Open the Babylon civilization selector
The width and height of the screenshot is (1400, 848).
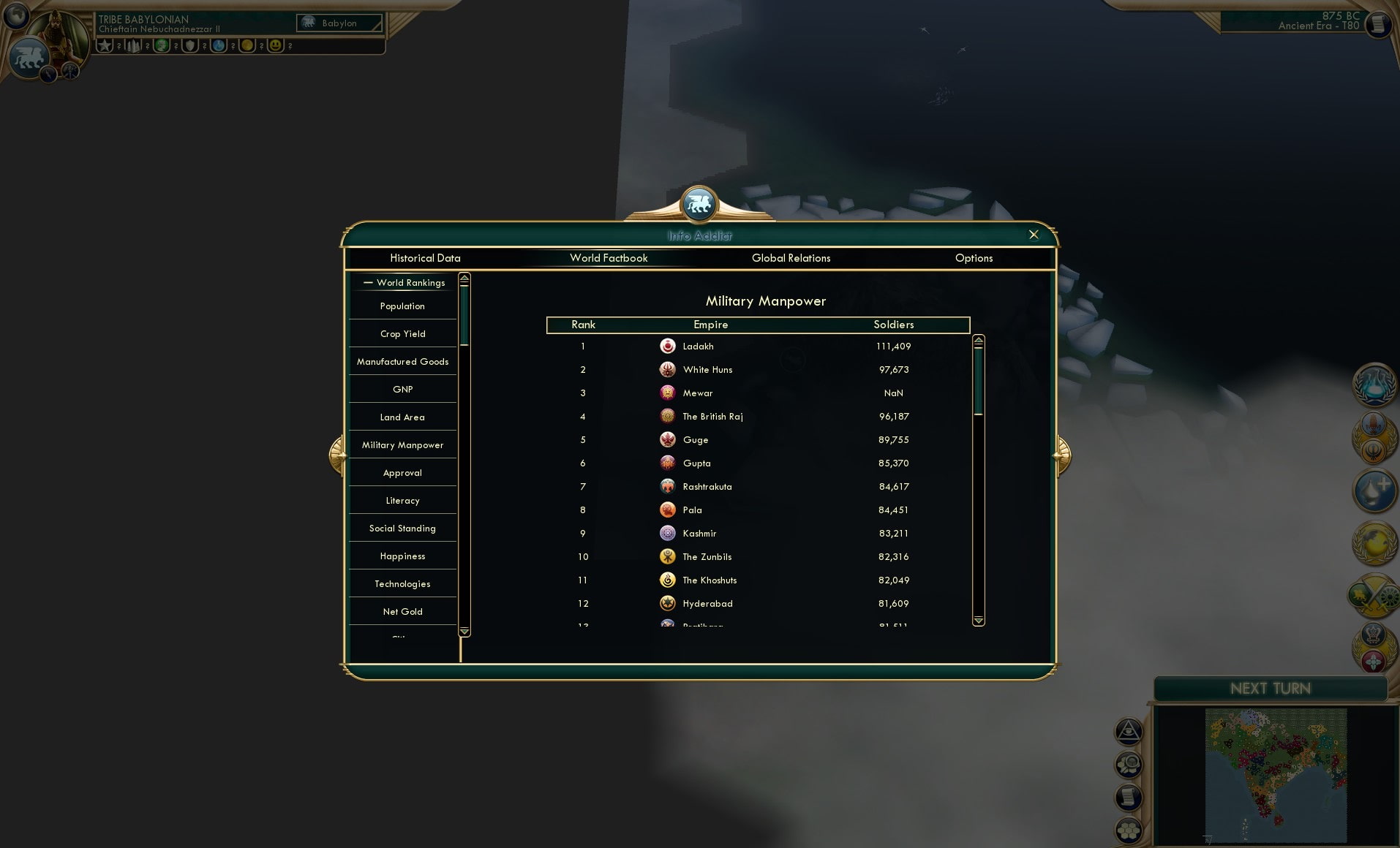pos(339,23)
